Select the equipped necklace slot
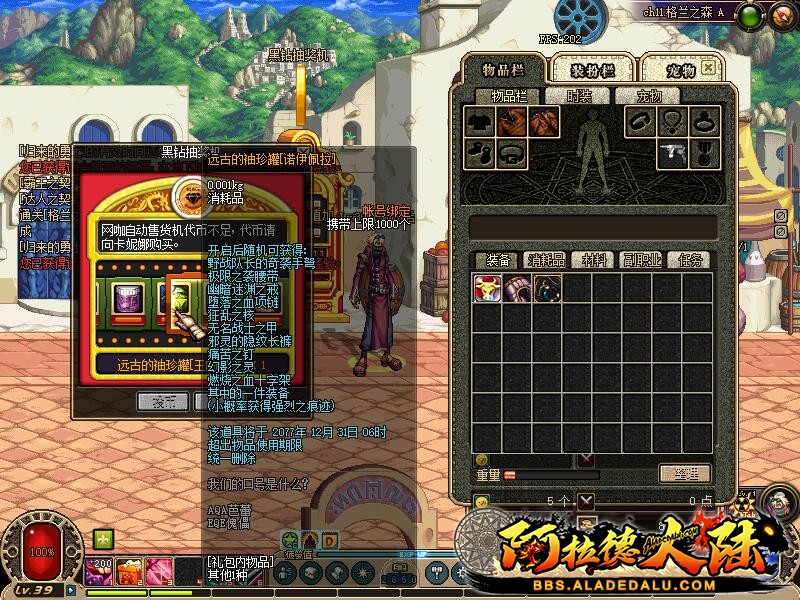 672,122
